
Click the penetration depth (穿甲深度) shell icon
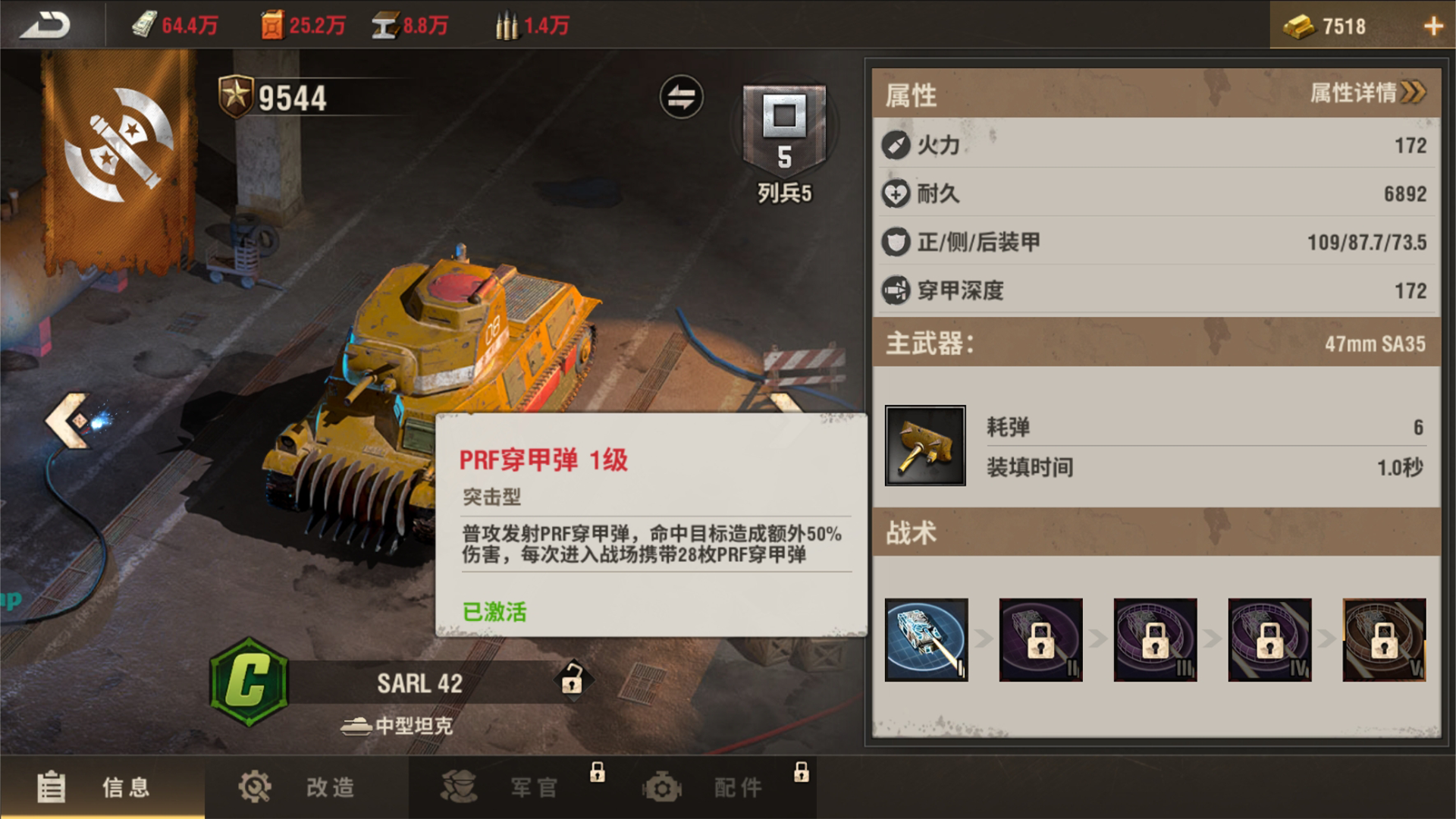pyautogui.click(x=896, y=290)
